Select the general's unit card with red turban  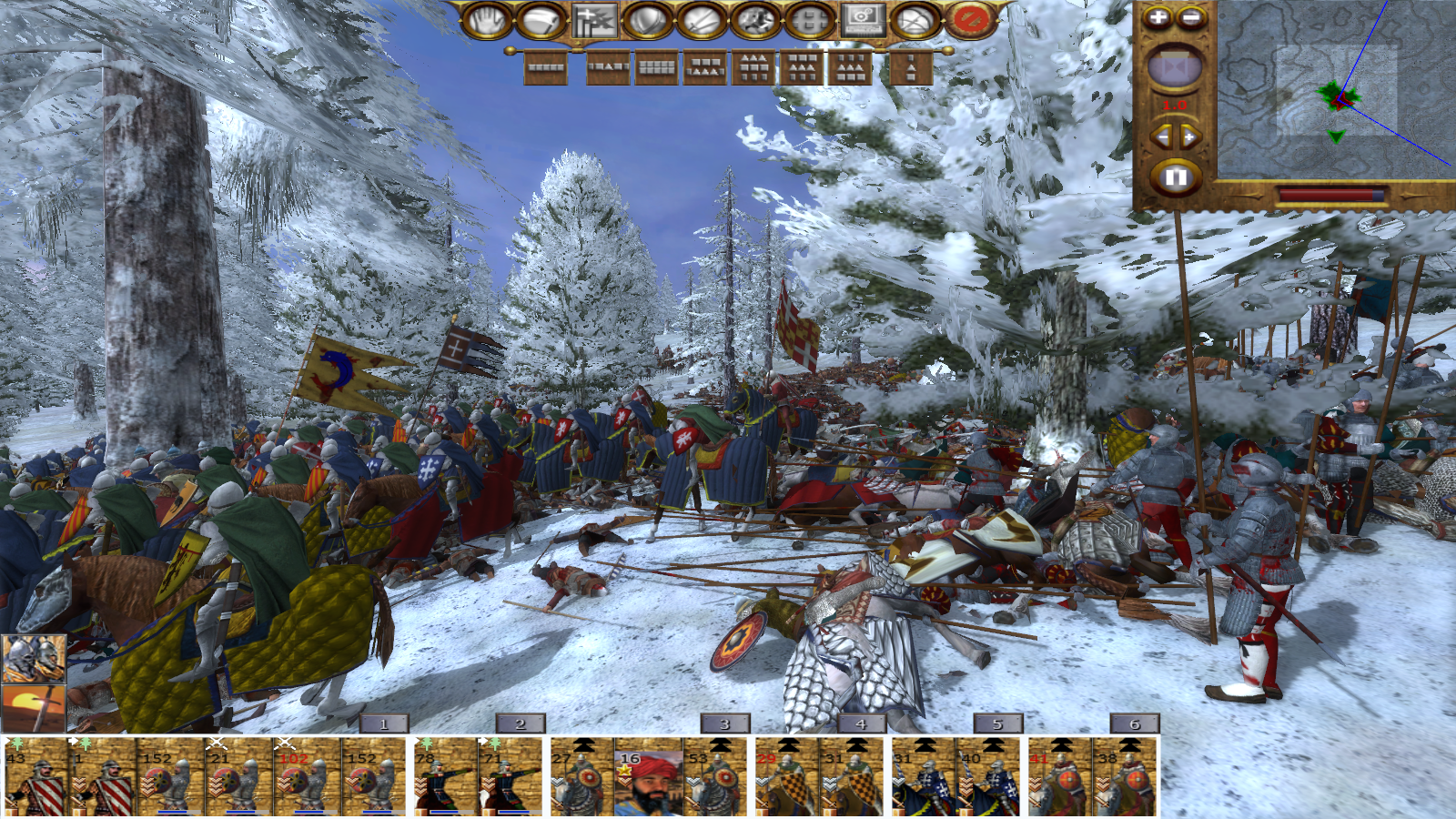(x=648, y=781)
